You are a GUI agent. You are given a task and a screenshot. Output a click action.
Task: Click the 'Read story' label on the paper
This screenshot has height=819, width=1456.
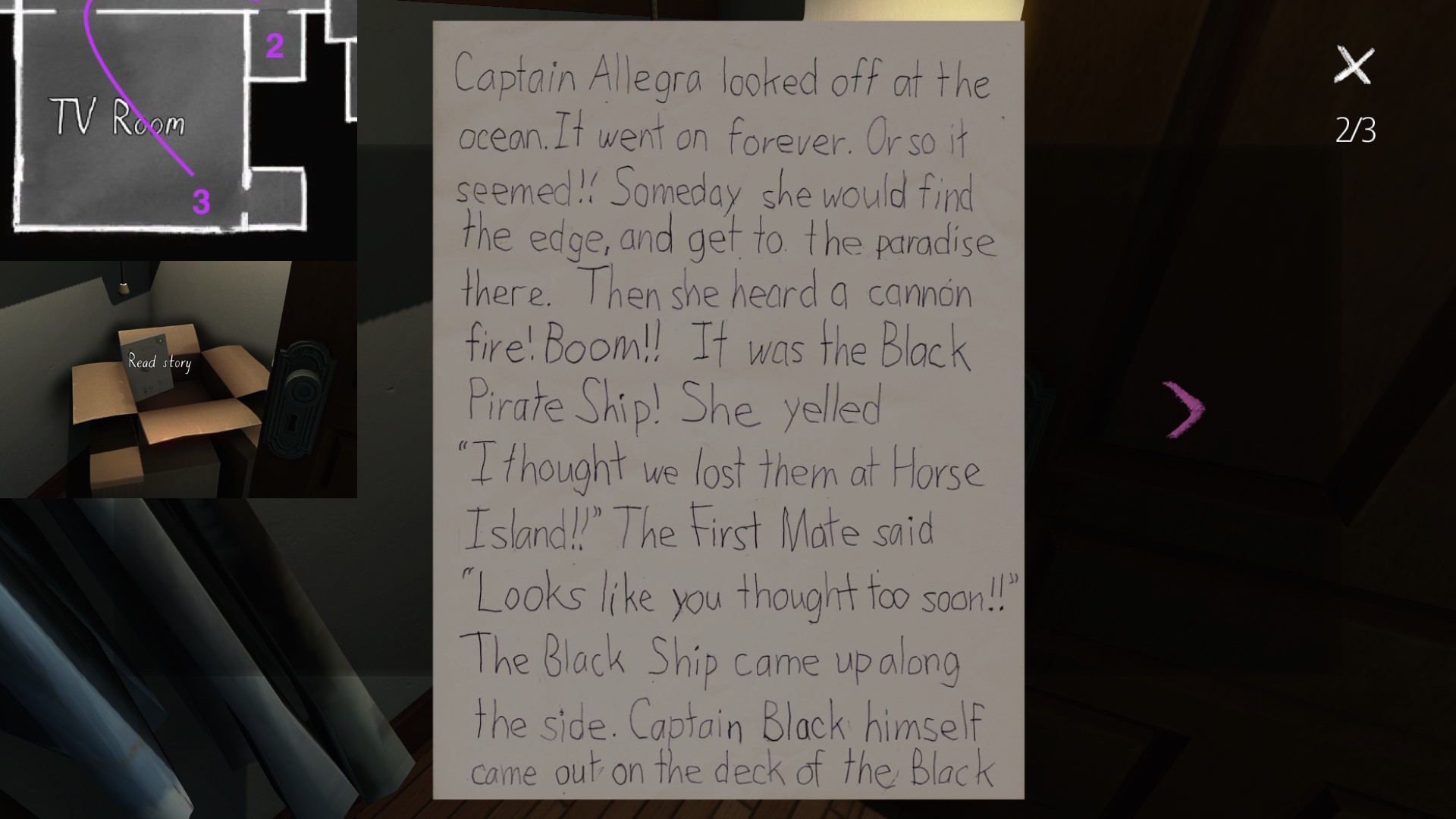point(160,363)
